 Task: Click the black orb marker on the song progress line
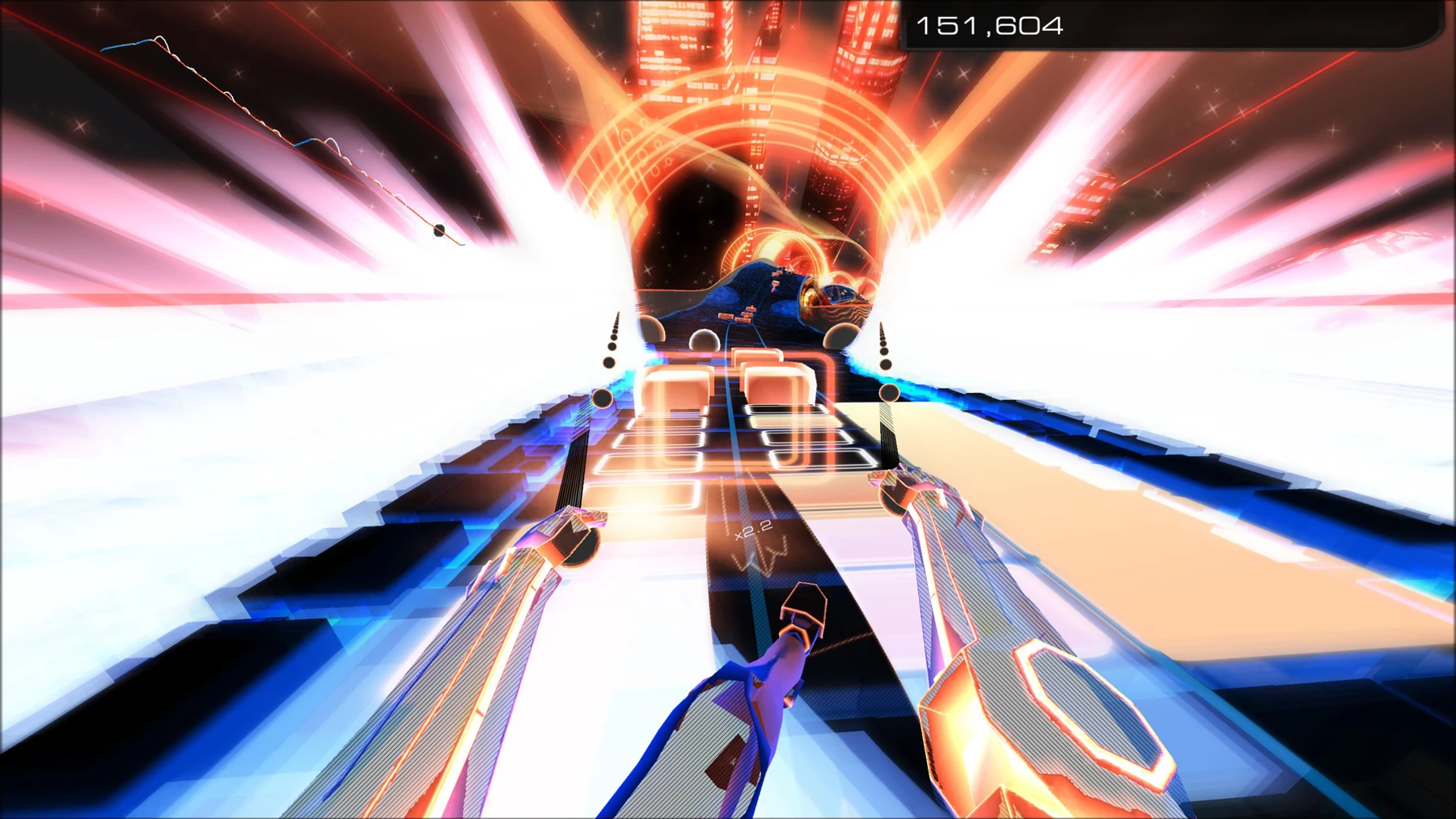438,230
